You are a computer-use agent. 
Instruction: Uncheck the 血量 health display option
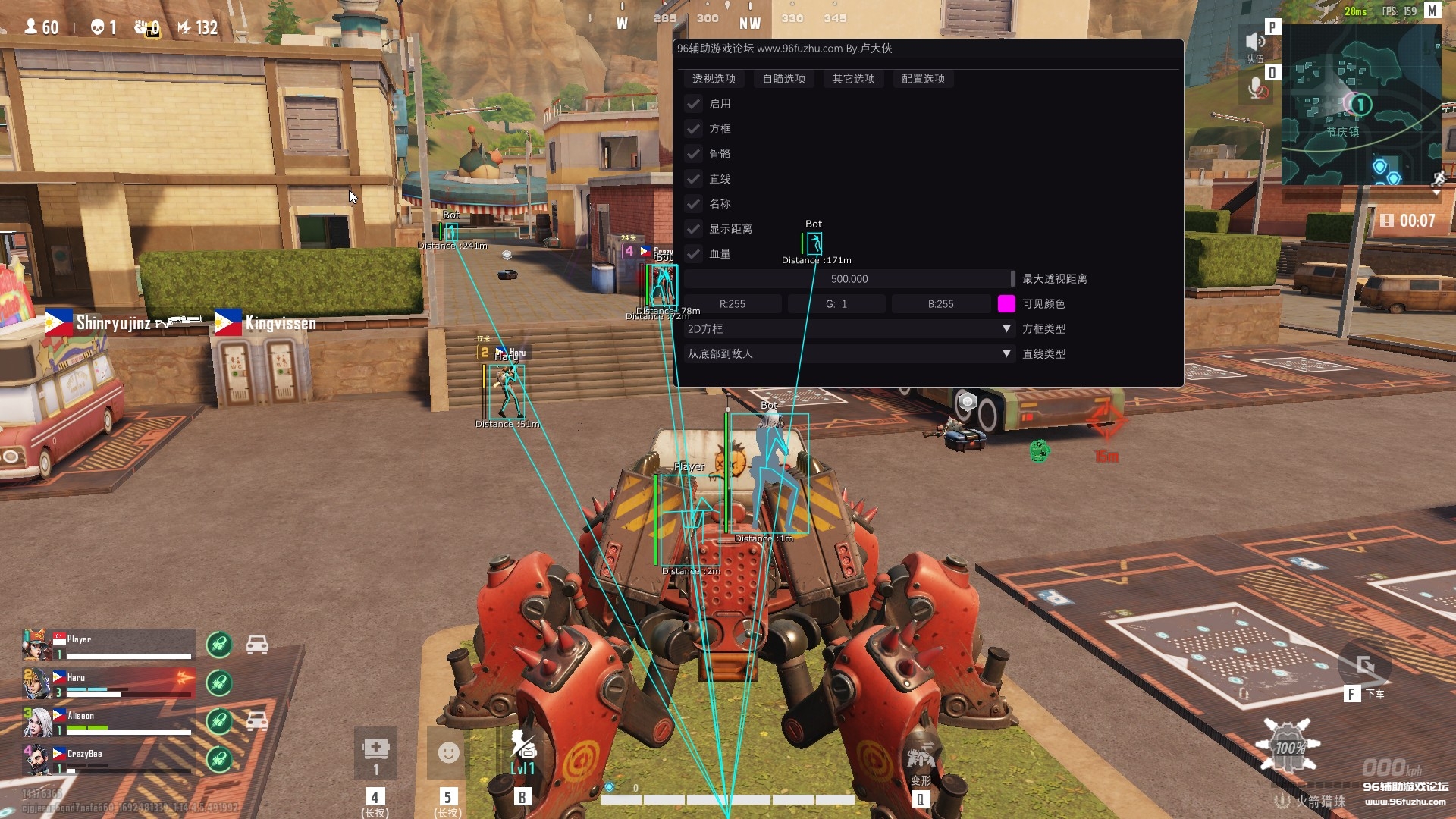pyautogui.click(x=693, y=254)
